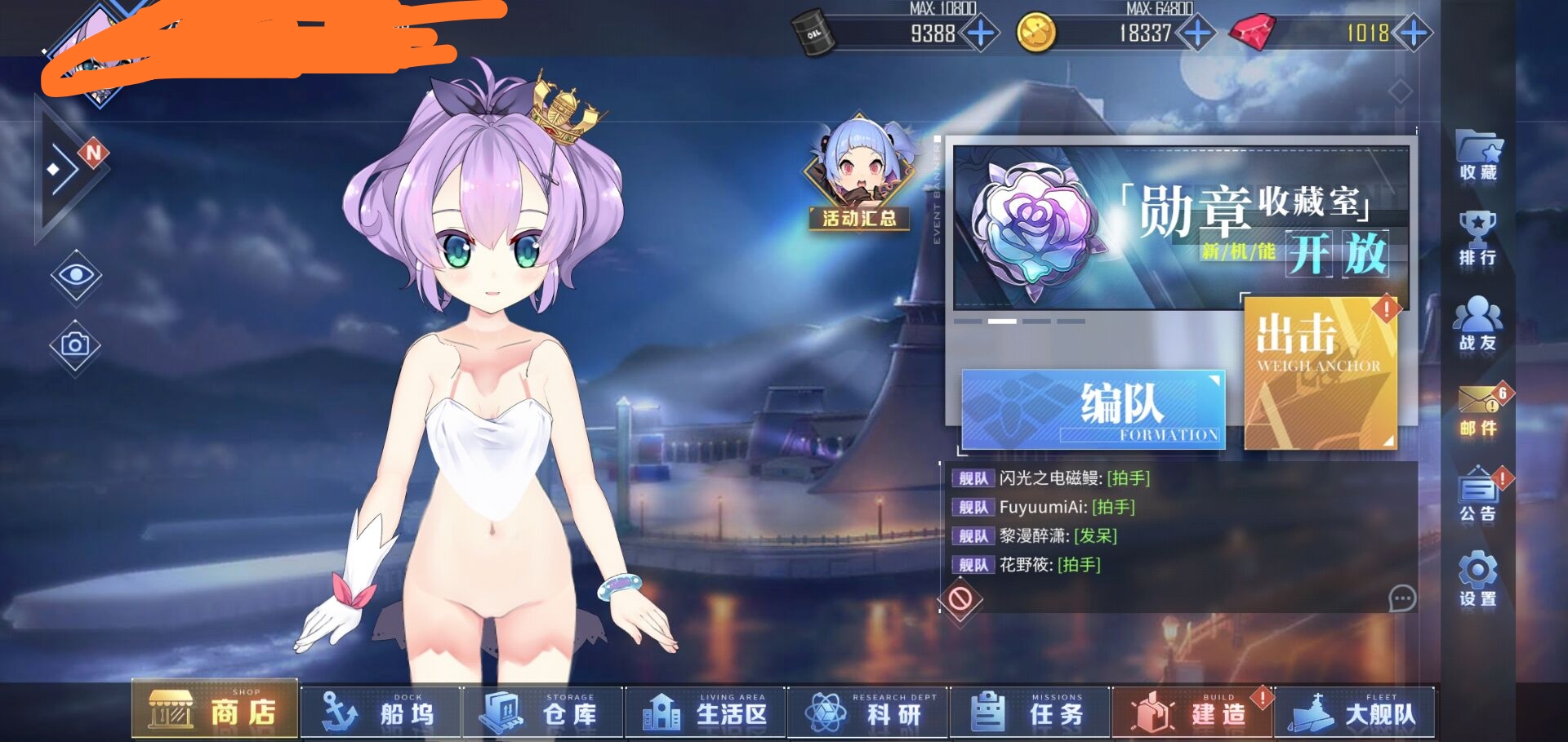This screenshot has height=742, width=1568.
Task: Open the 战友 friends list
Action: [1478, 324]
